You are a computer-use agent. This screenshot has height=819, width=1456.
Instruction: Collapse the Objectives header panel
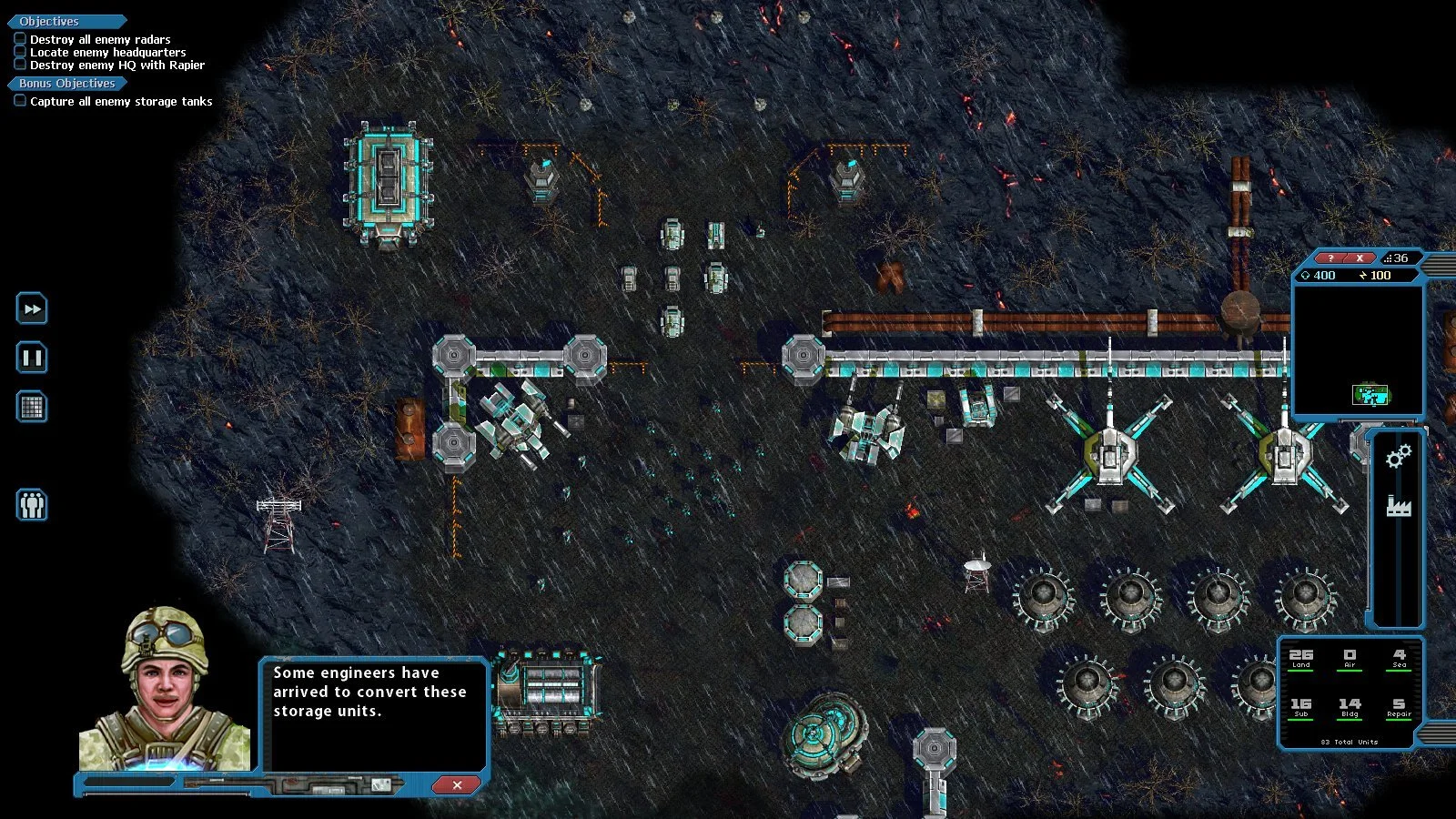tap(48, 20)
